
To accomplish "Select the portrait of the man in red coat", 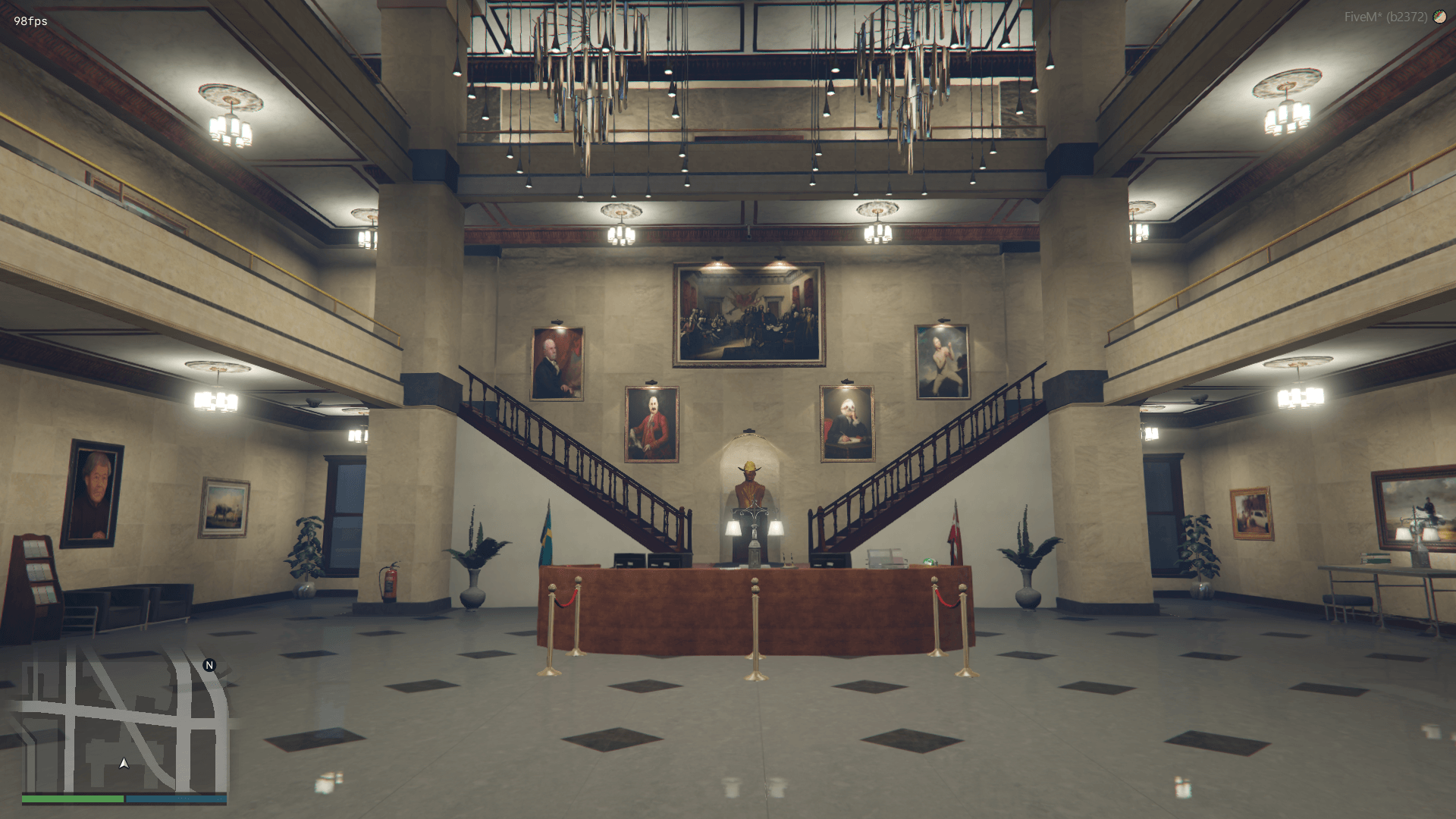I will click(x=651, y=423).
